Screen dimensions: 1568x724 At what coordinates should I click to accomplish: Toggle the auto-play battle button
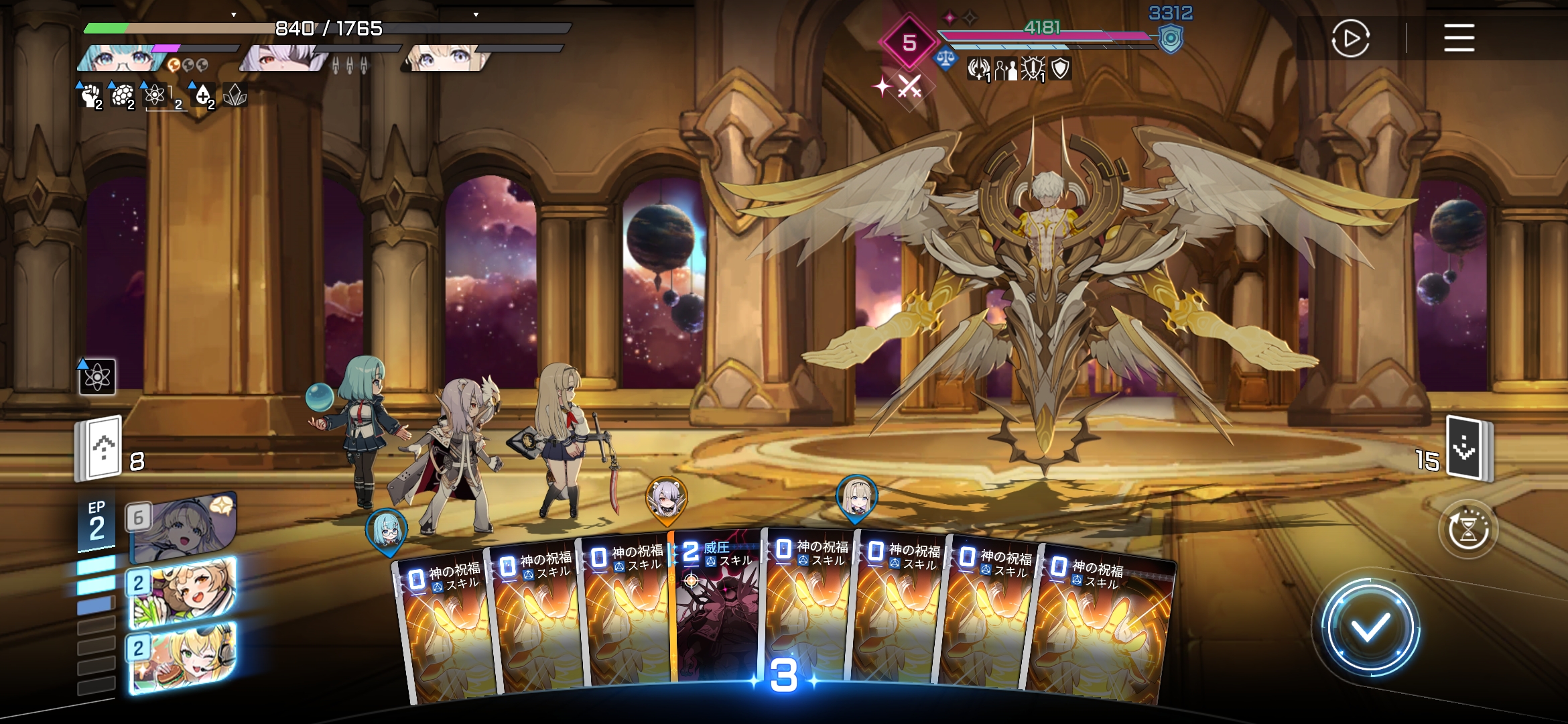coord(1350,38)
